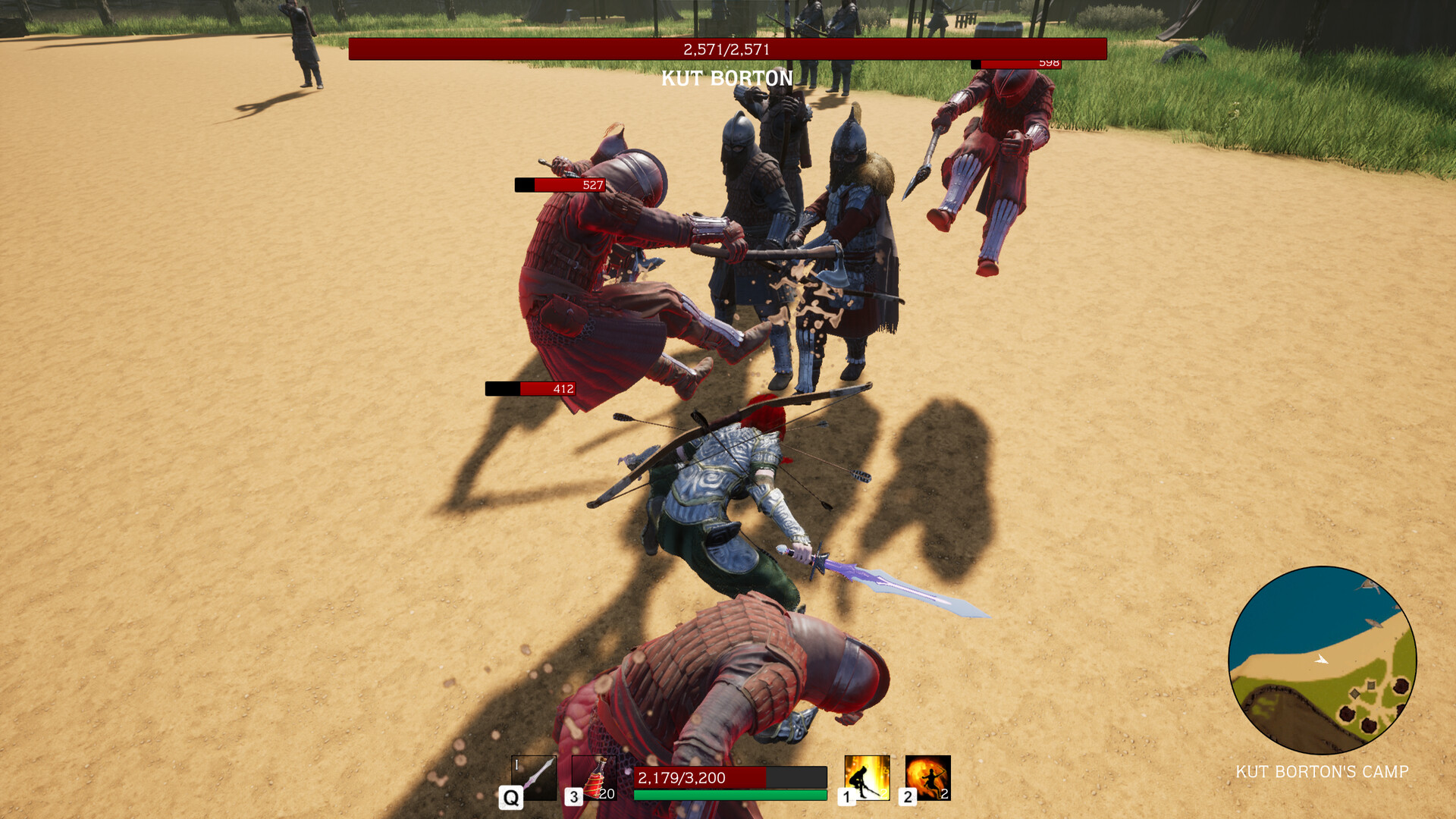The width and height of the screenshot is (1456, 819).
Task: Select a diamond camp icon on the minimap
Action: [x=1354, y=694]
